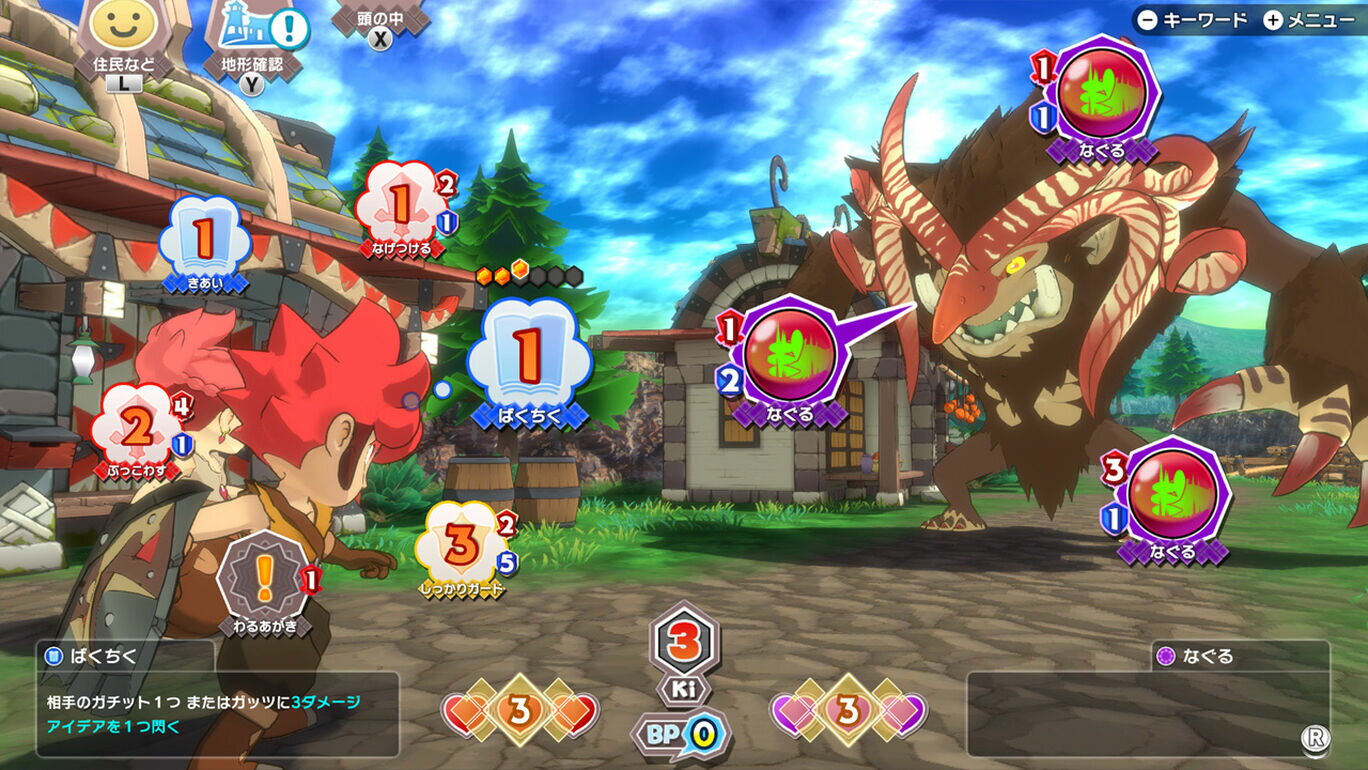This screenshot has height=770, width=1368.
Task: Open the キーワード keyword list
Action: pyautogui.click(x=1193, y=20)
